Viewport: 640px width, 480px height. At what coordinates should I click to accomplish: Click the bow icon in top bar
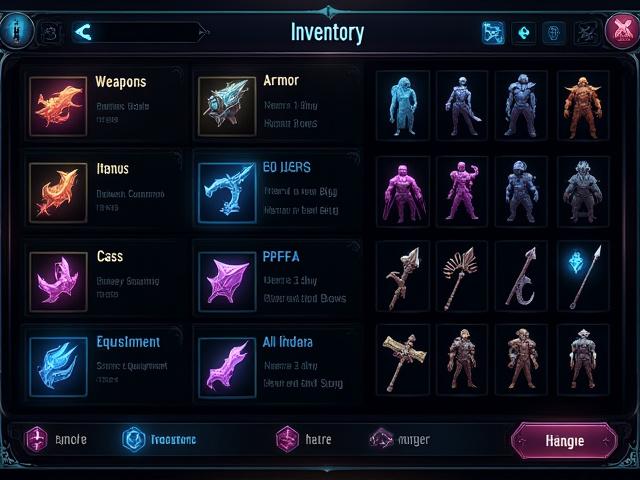[493, 33]
